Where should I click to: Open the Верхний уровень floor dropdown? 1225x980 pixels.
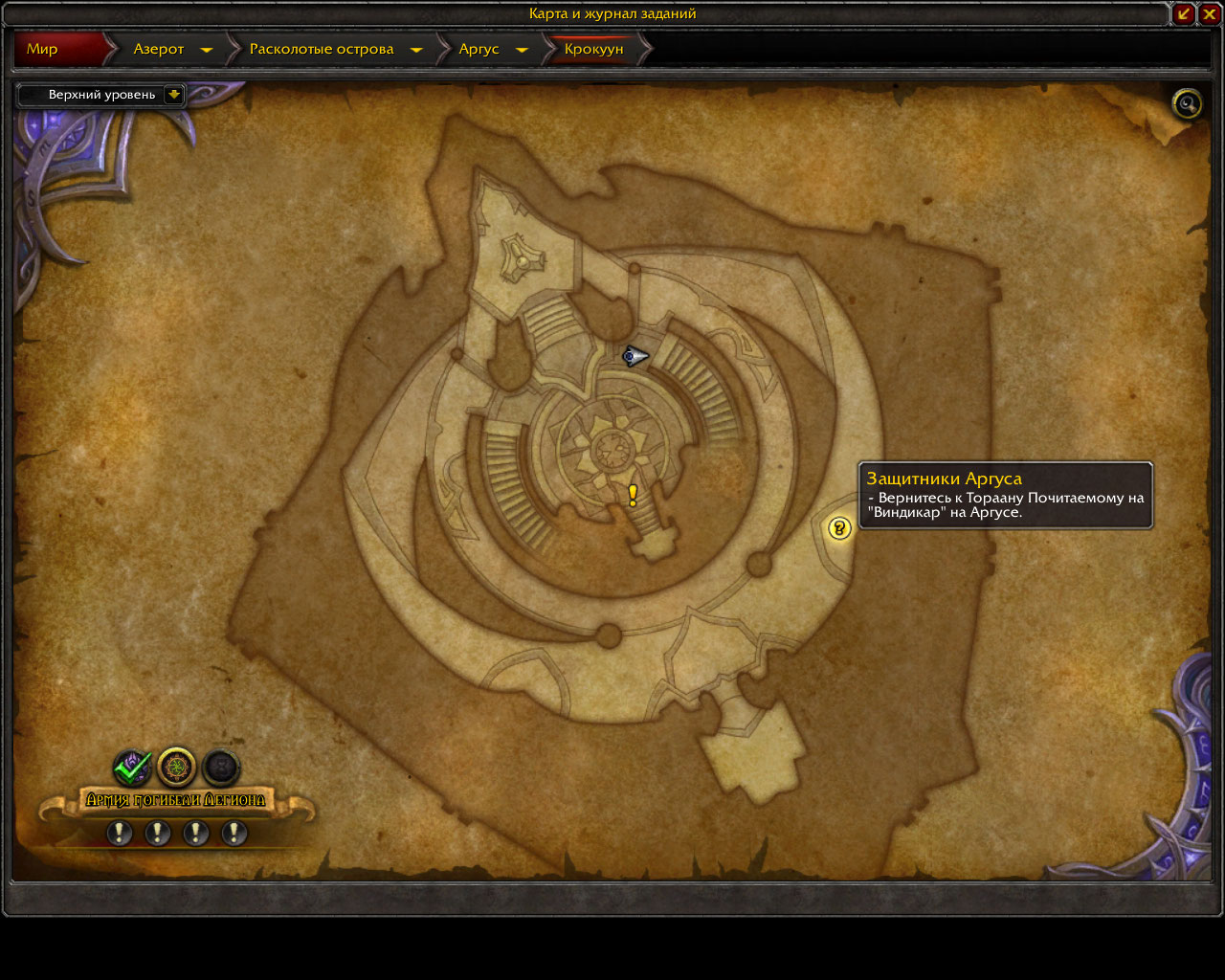(x=173, y=95)
